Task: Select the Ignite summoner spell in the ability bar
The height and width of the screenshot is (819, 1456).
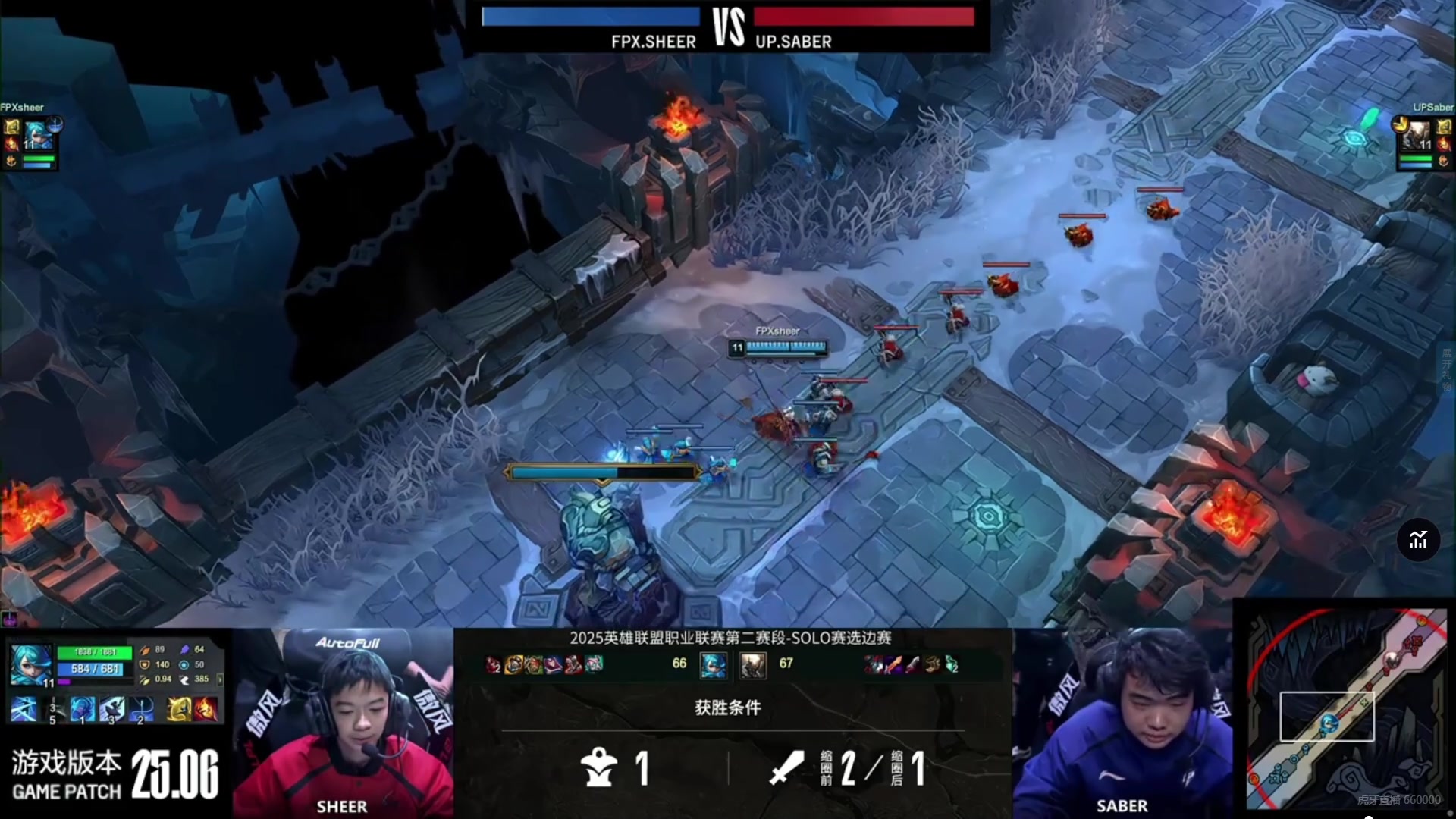Action: click(206, 709)
